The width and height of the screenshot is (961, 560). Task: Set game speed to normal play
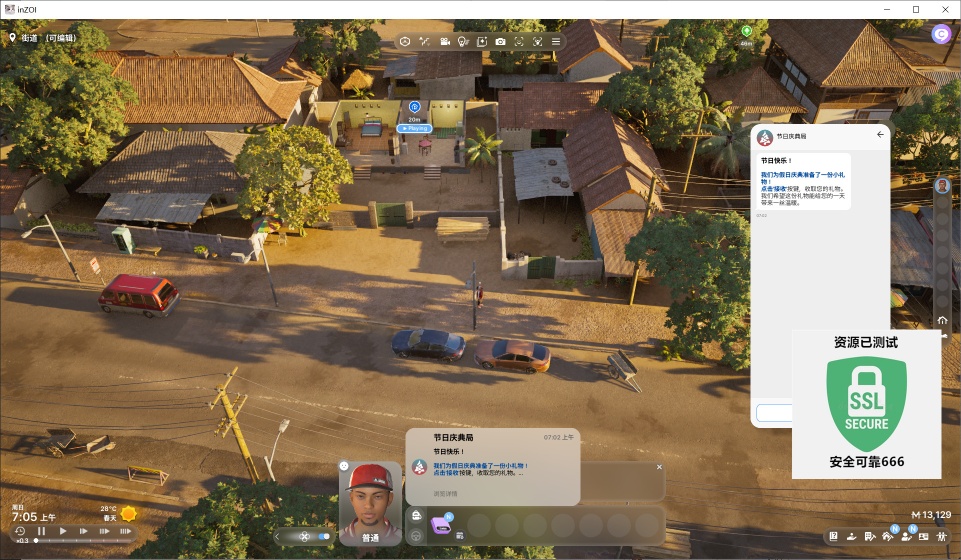coord(63,531)
